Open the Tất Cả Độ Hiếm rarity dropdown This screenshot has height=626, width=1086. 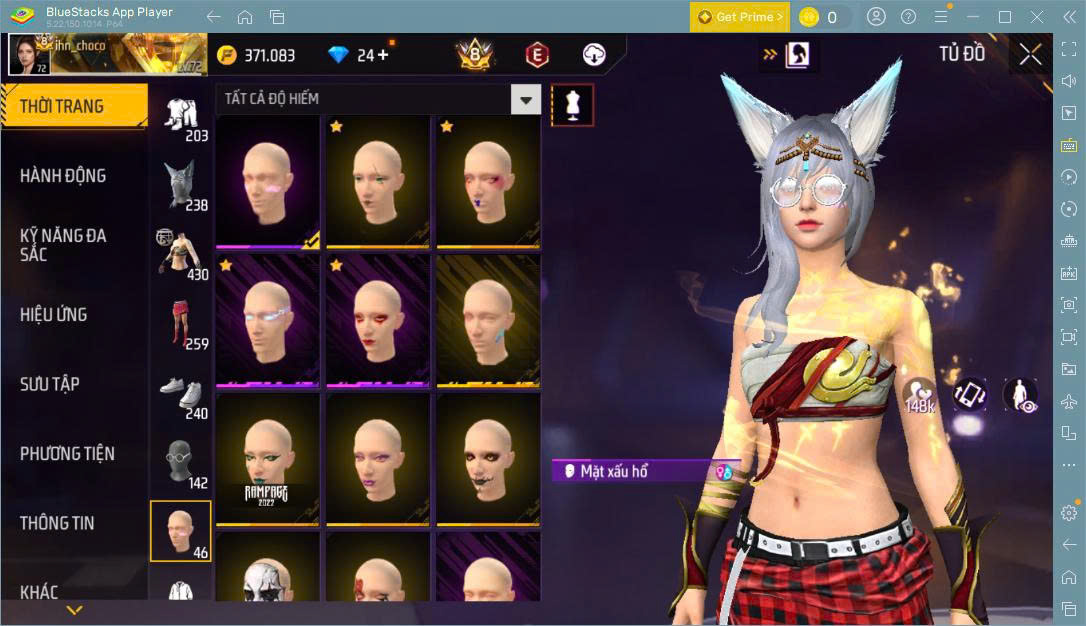525,98
